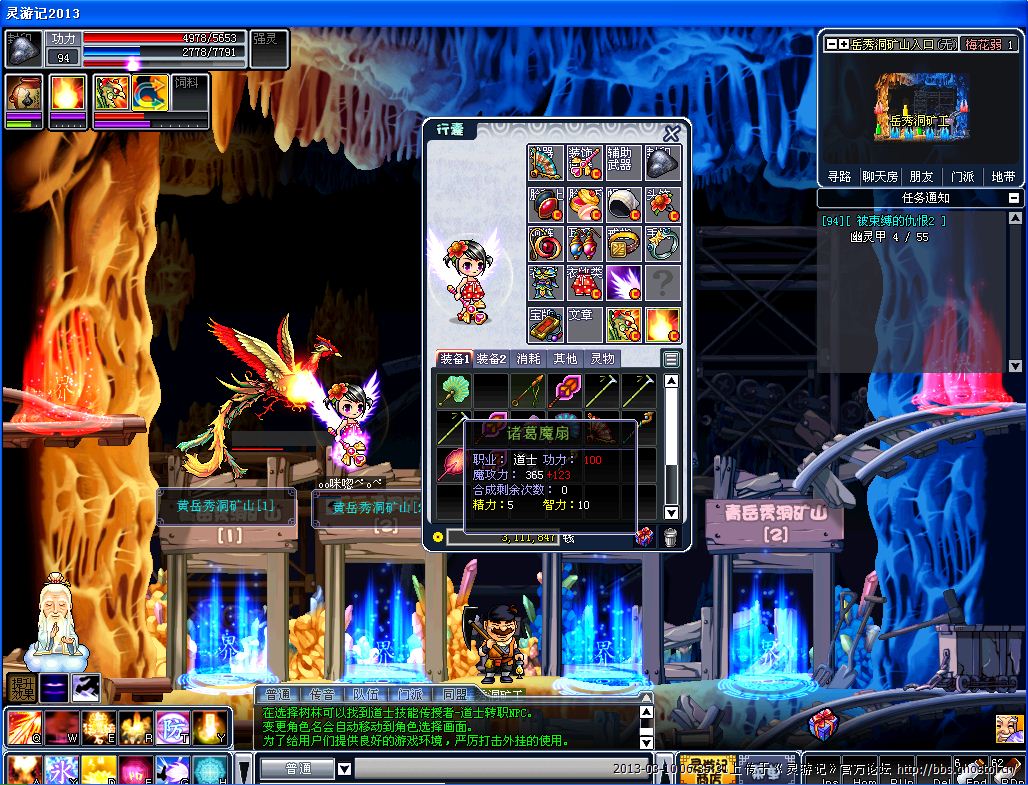
Task: Open the 聊天房 chat room button
Action: click(879, 176)
